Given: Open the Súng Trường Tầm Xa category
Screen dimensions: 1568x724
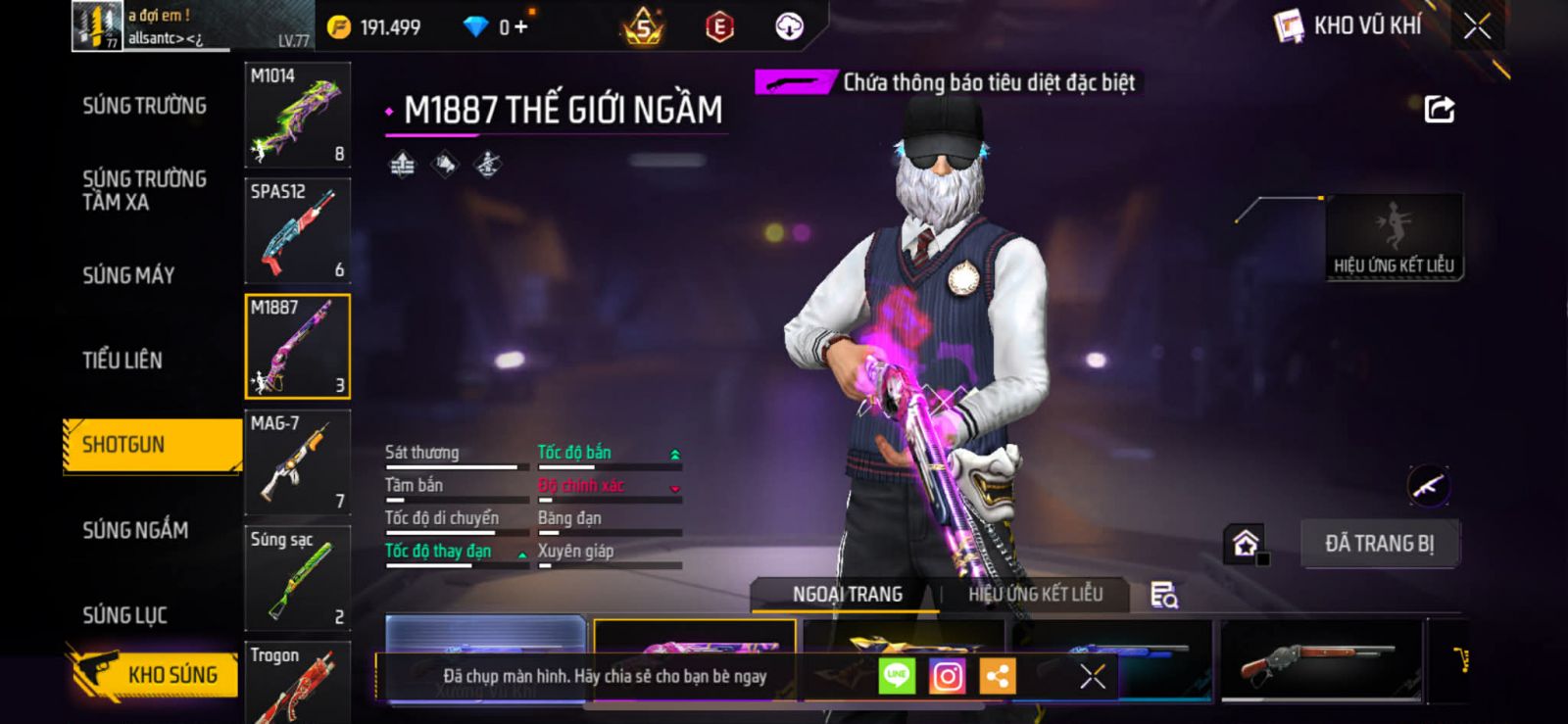Looking at the screenshot, I should (x=144, y=190).
